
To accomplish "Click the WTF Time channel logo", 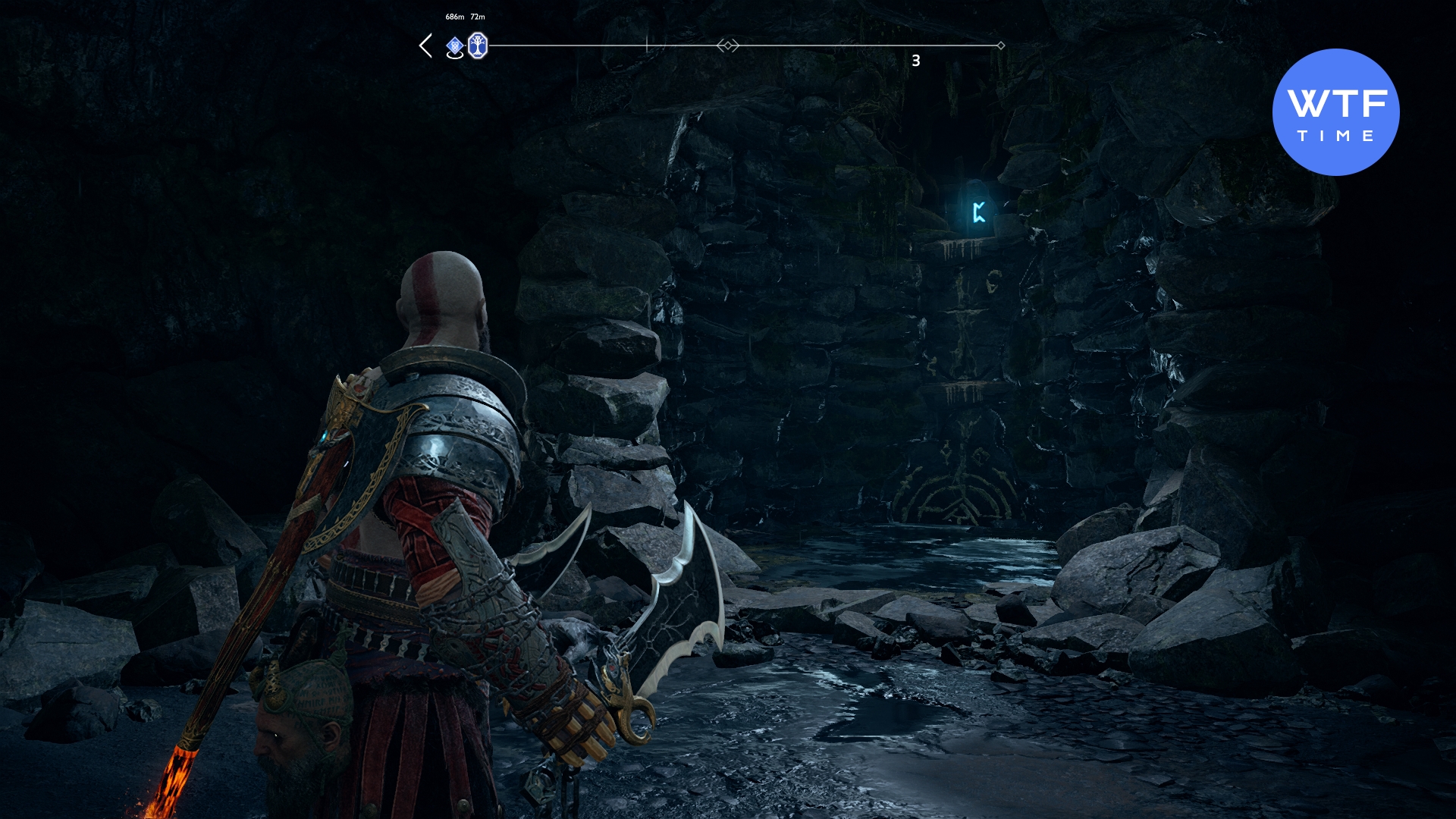I will 1335,112.
